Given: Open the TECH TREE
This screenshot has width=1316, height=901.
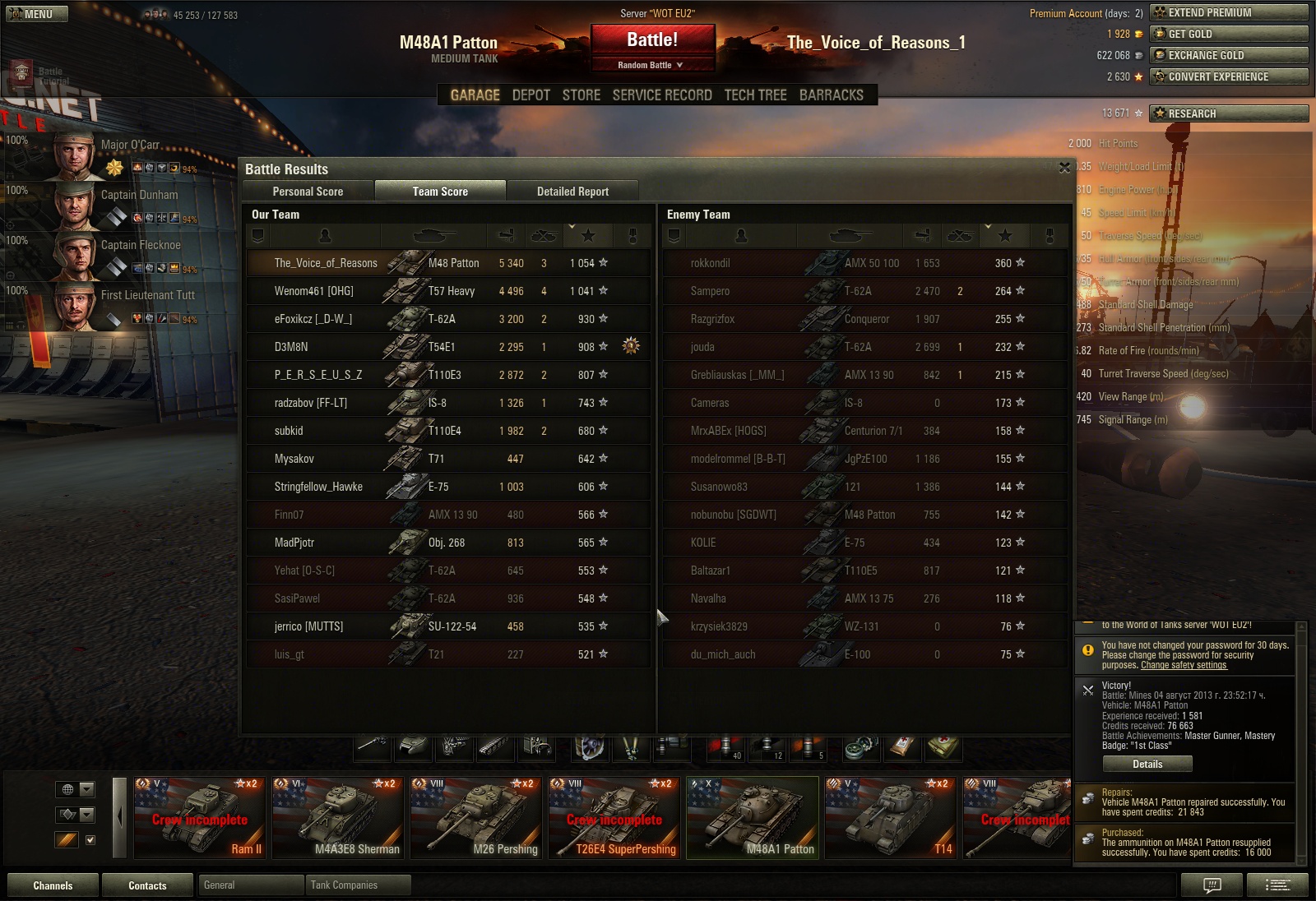Looking at the screenshot, I should pyautogui.click(x=755, y=95).
